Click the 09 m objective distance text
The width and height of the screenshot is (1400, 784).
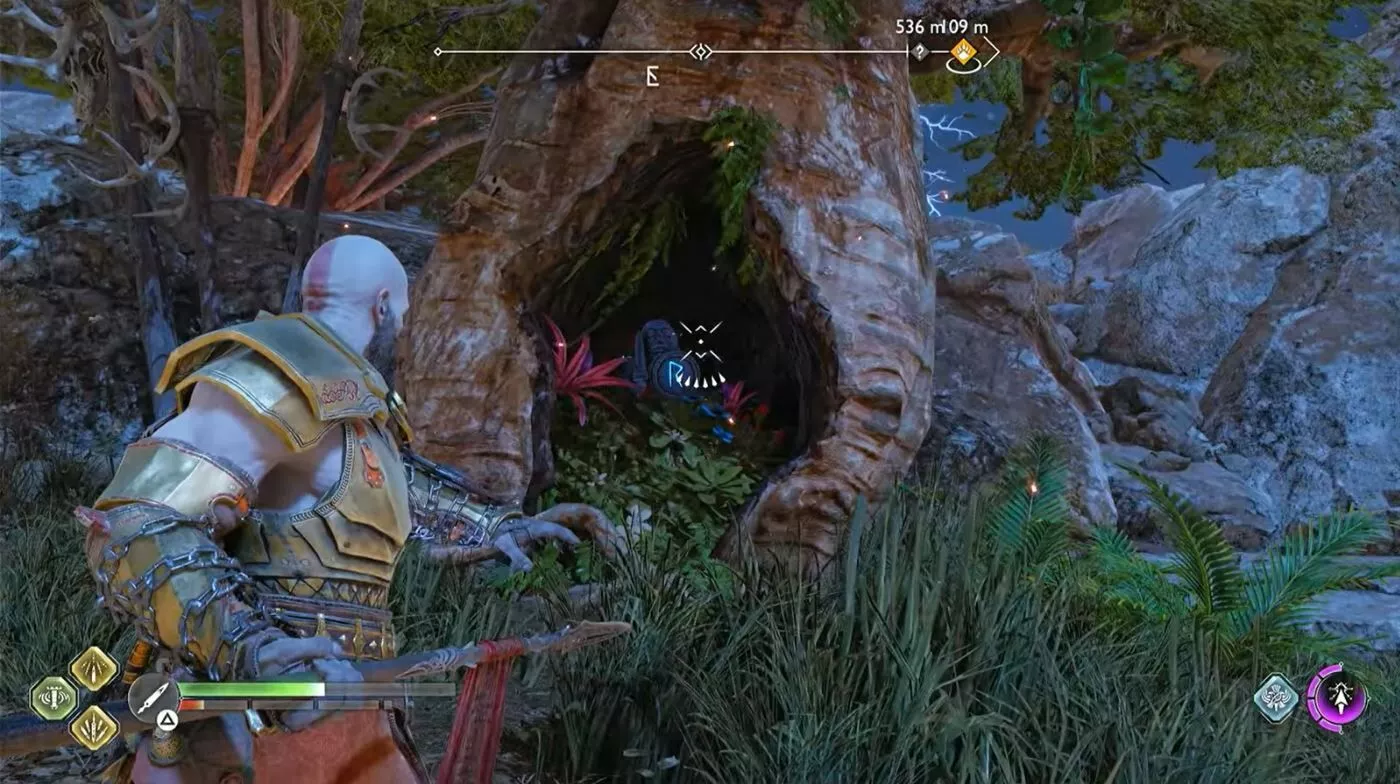[967, 27]
